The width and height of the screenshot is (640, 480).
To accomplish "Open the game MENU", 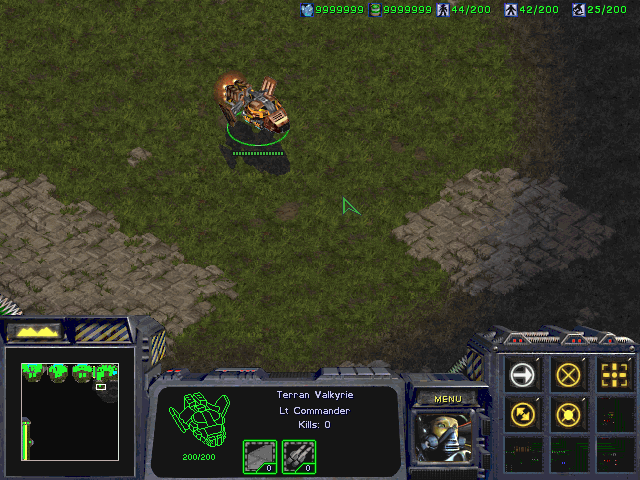I will 447,399.
